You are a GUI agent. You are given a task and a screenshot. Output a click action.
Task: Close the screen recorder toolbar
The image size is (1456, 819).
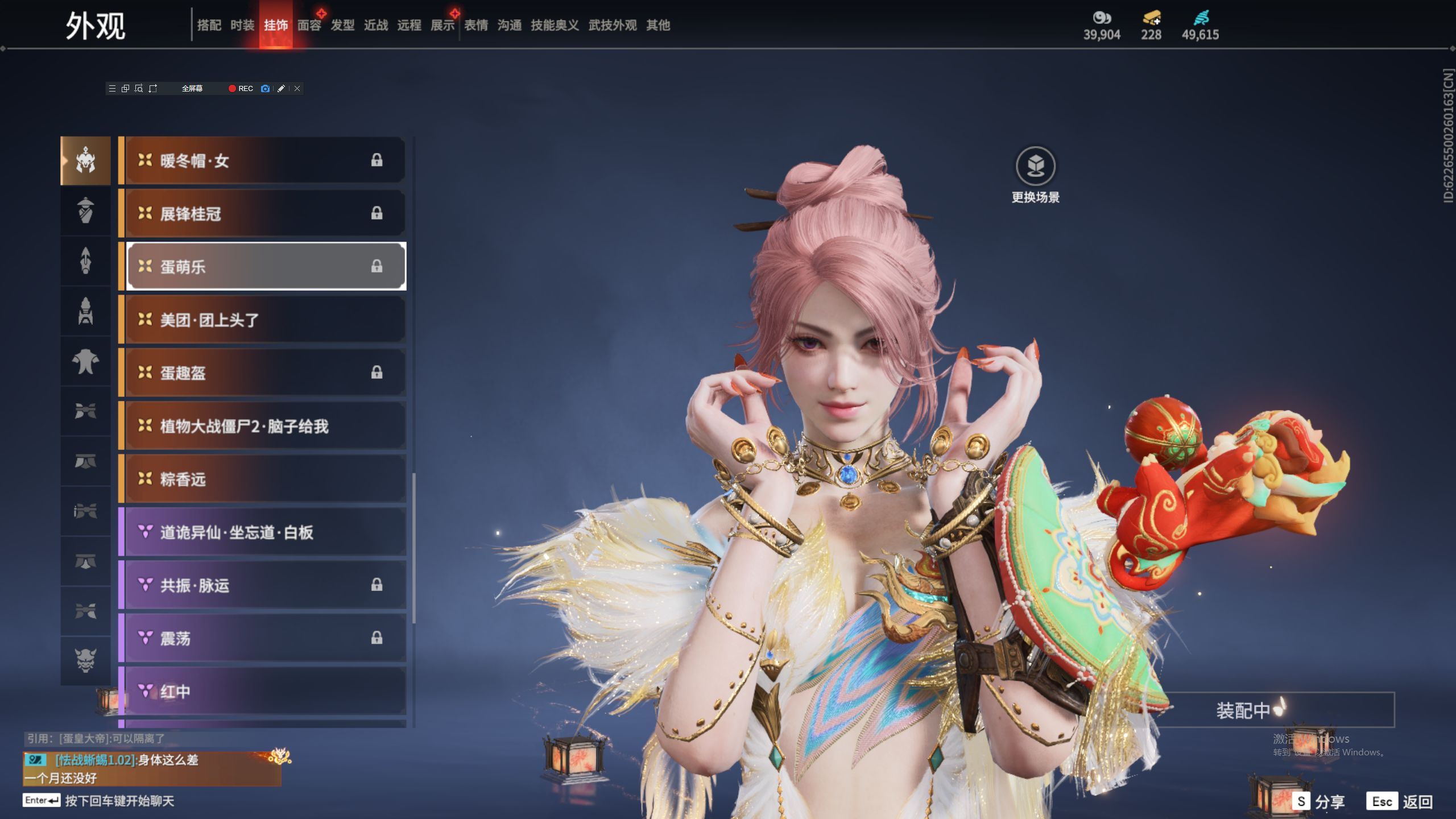pos(297,88)
